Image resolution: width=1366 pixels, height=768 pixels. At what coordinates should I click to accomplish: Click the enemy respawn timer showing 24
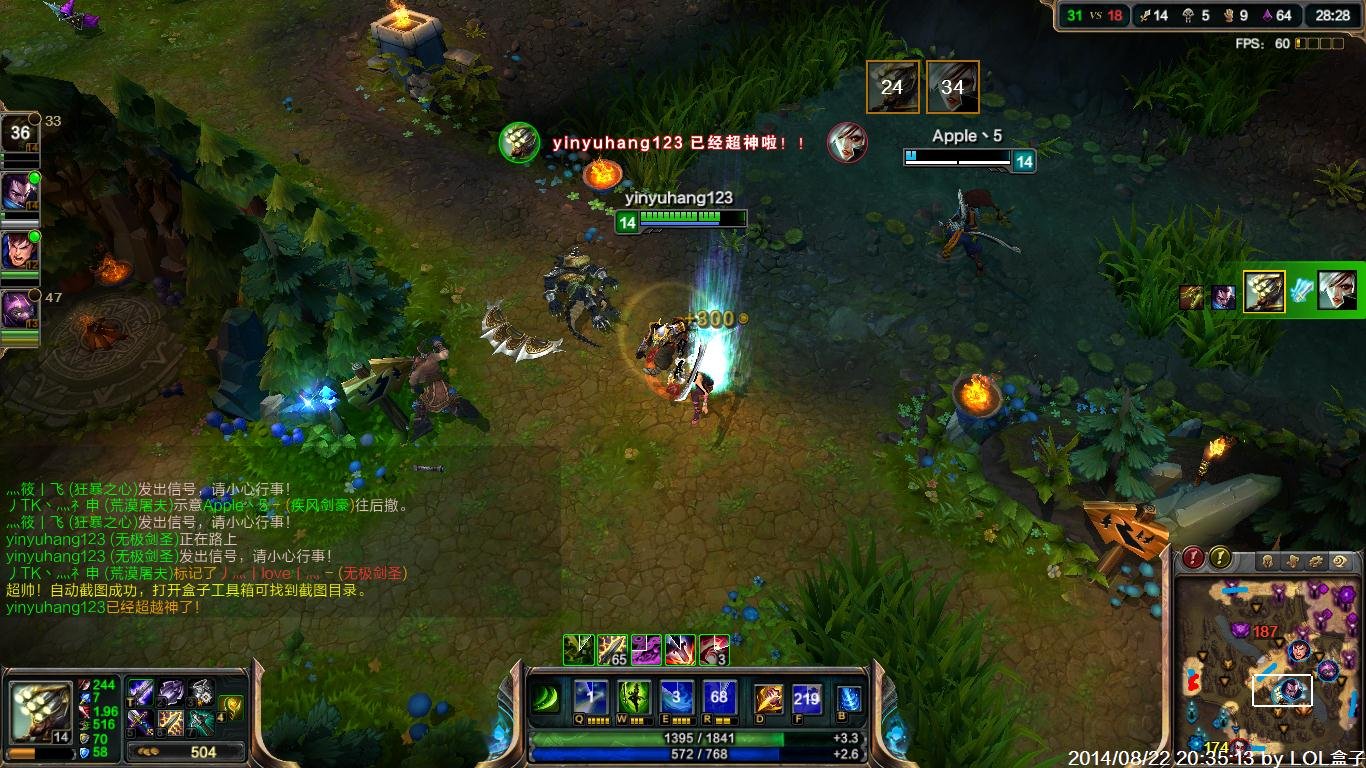click(x=892, y=87)
